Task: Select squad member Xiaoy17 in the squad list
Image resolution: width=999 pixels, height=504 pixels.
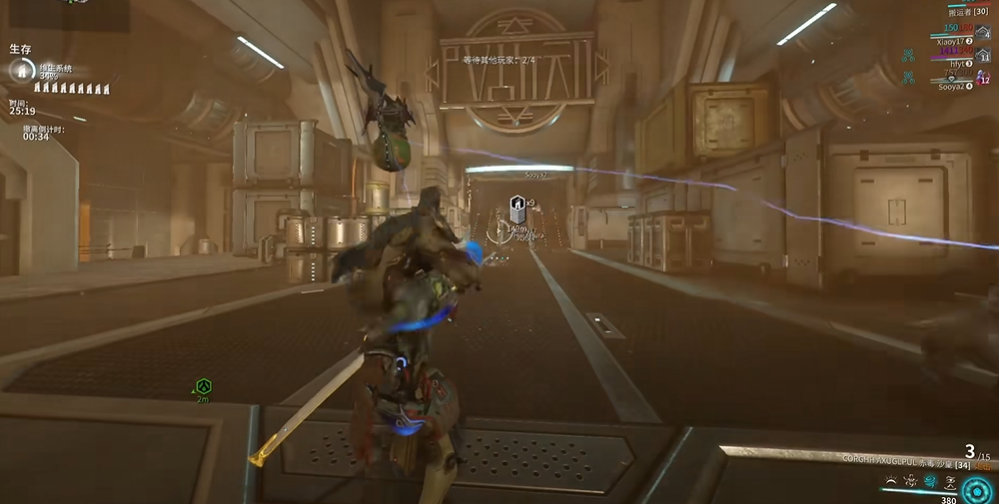Action: click(x=950, y=41)
